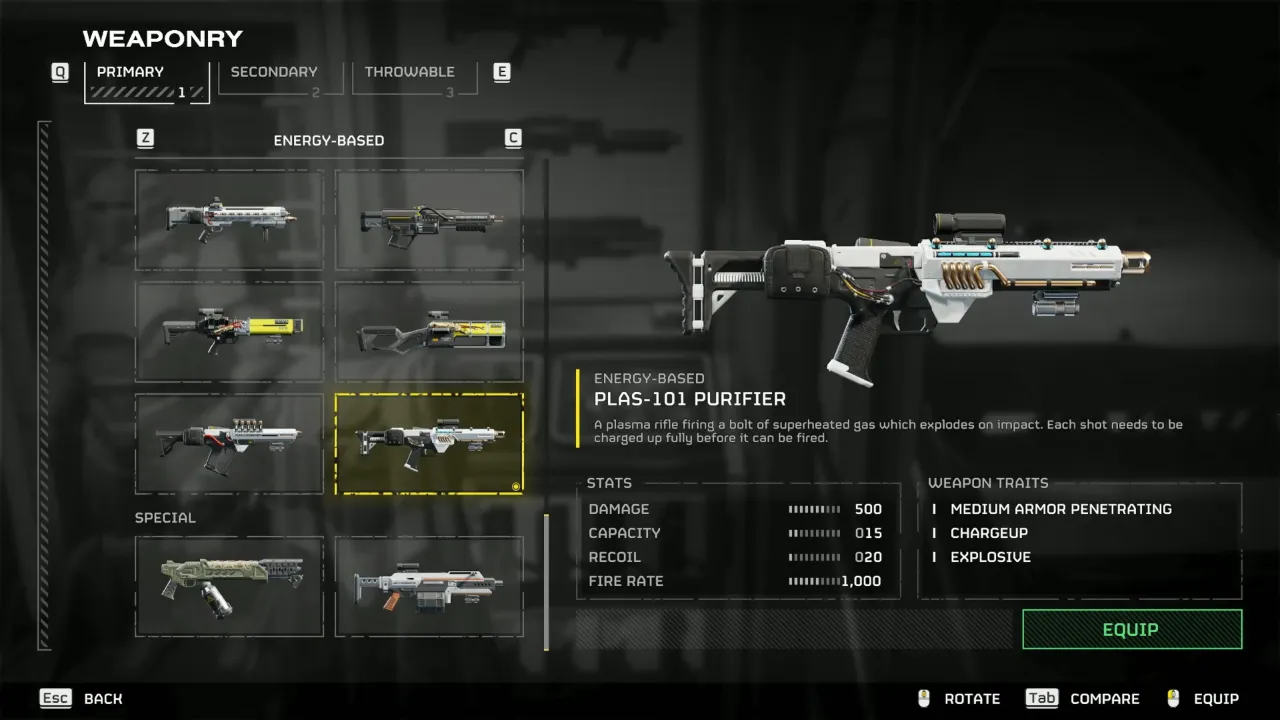The width and height of the screenshot is (1280, 720).
Task: Pick the white Special weapon with orange grip
Action: pyautogui.click(x=429, y=586)
